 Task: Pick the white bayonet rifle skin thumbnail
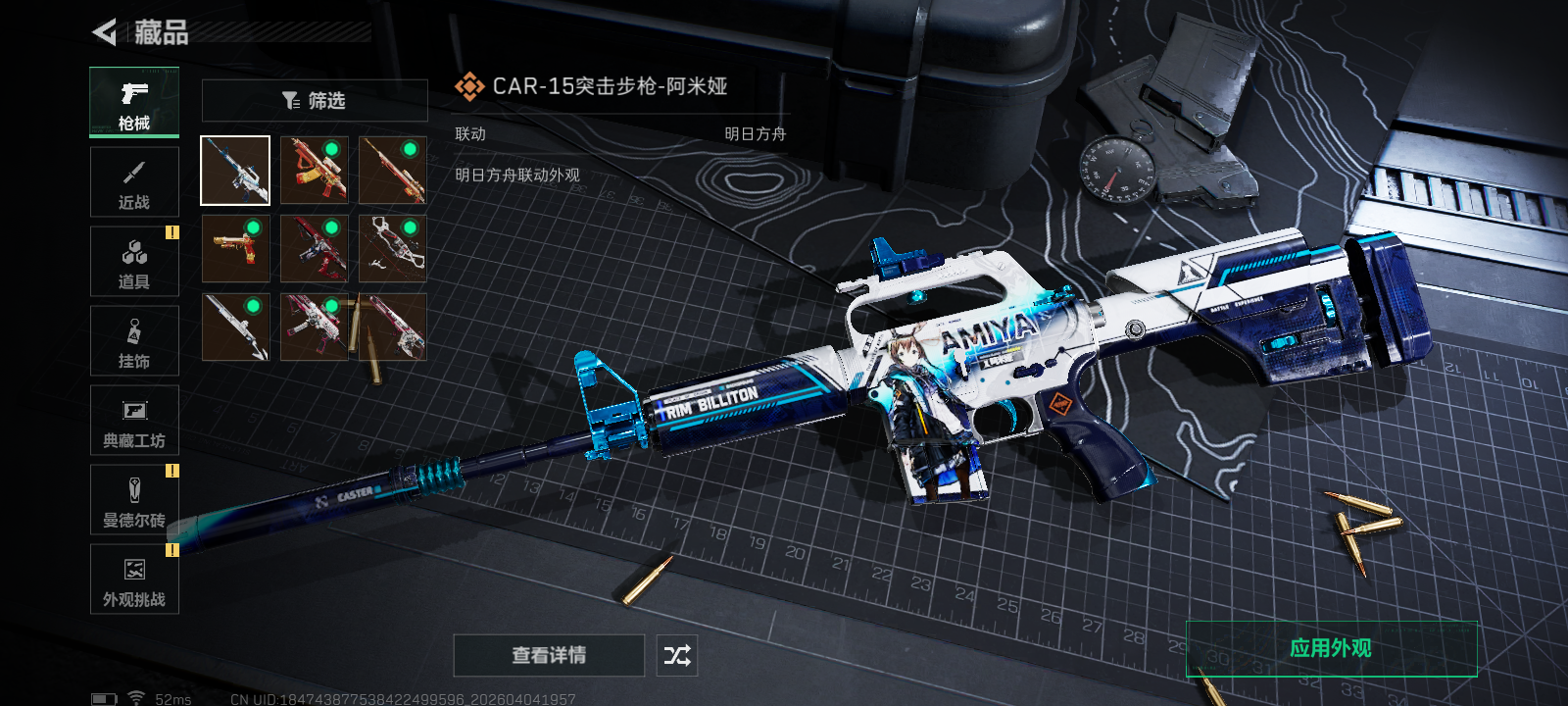click(x=235, y=328)
